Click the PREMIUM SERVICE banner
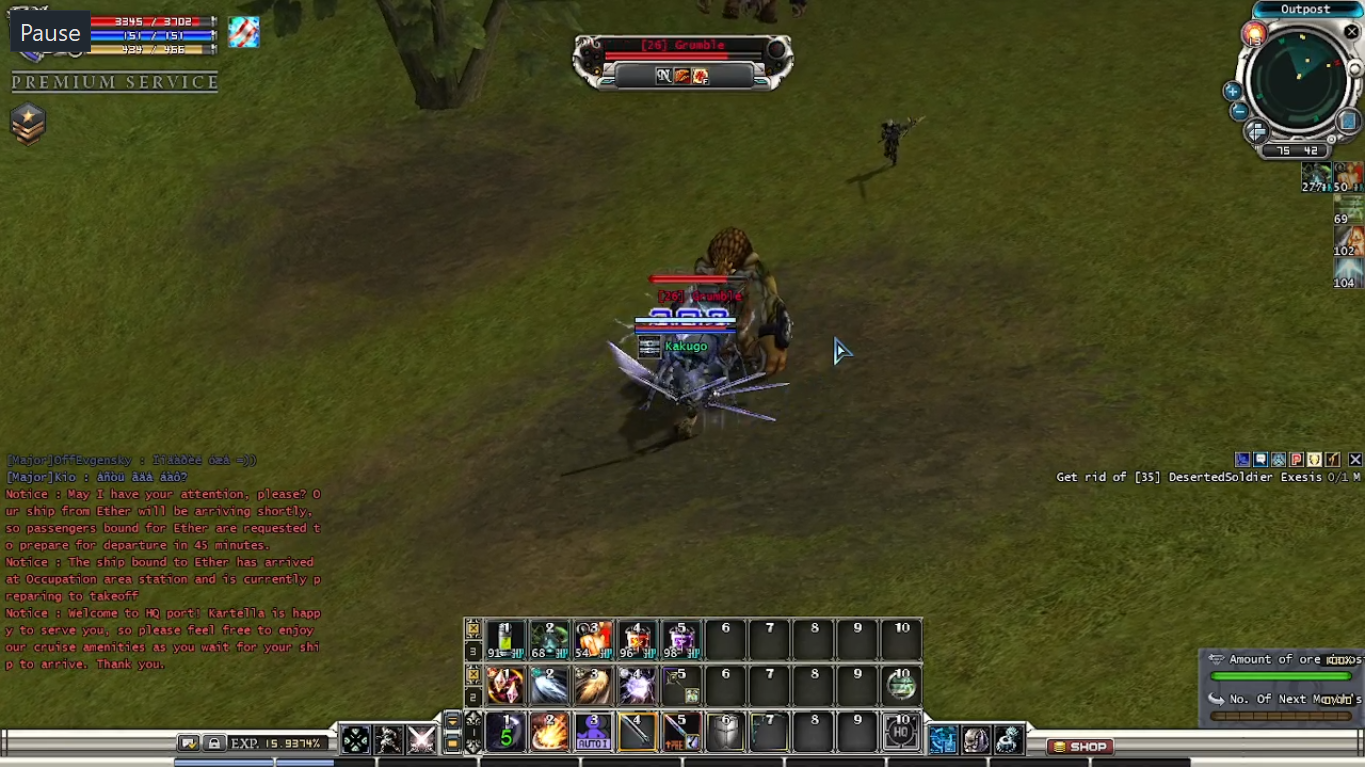 (x=115, y=82)
